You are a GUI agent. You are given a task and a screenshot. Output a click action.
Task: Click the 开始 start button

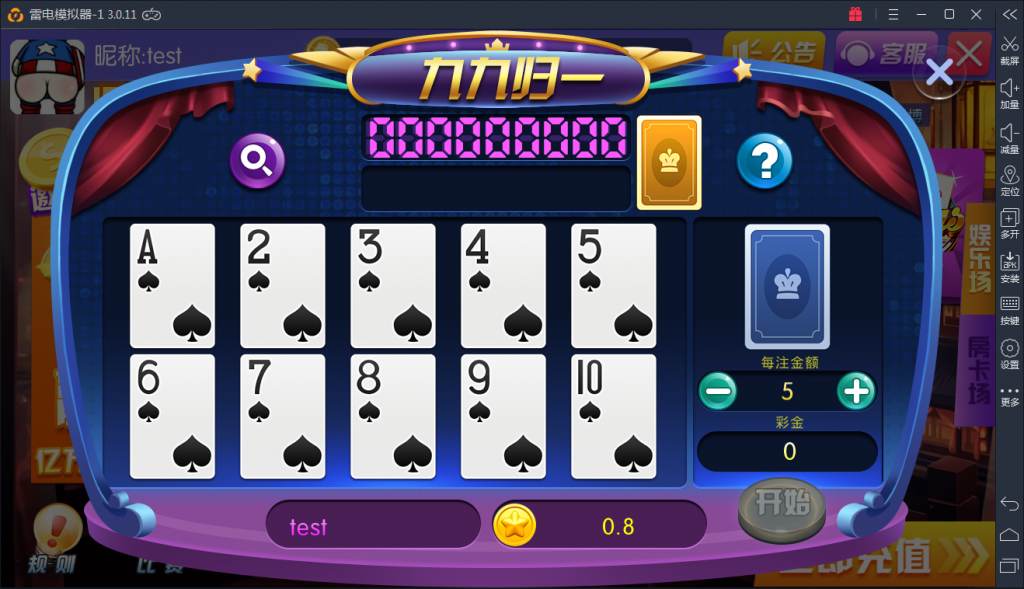point(782,505)
